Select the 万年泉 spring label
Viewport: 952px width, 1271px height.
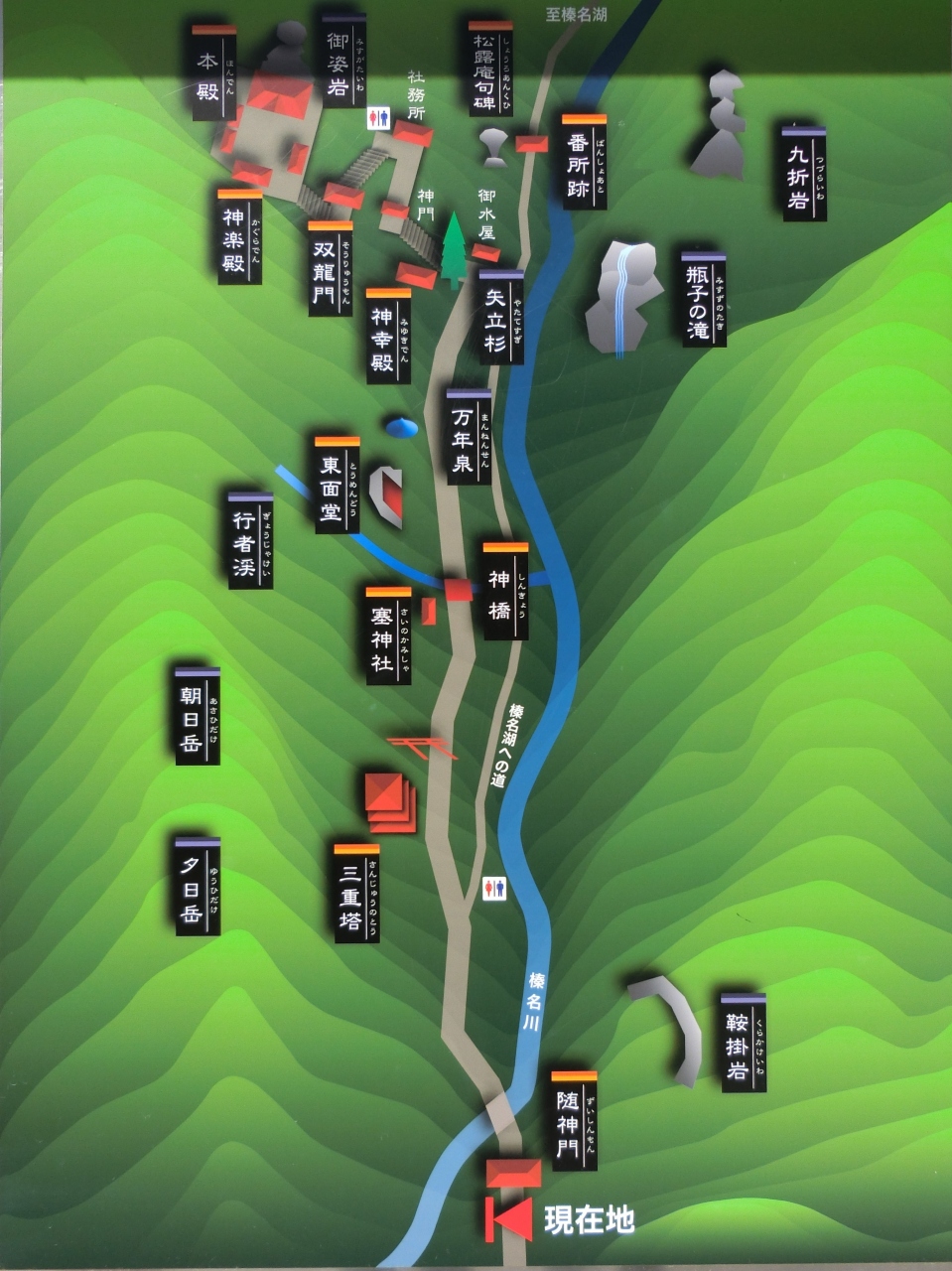[468, 437]
